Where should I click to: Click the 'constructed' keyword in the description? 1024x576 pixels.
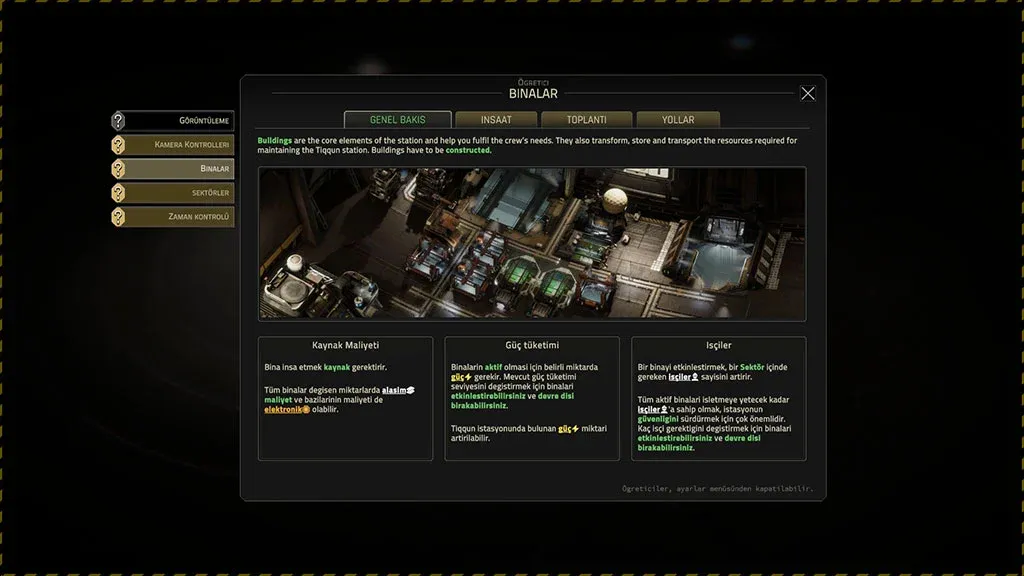(469, 151)
